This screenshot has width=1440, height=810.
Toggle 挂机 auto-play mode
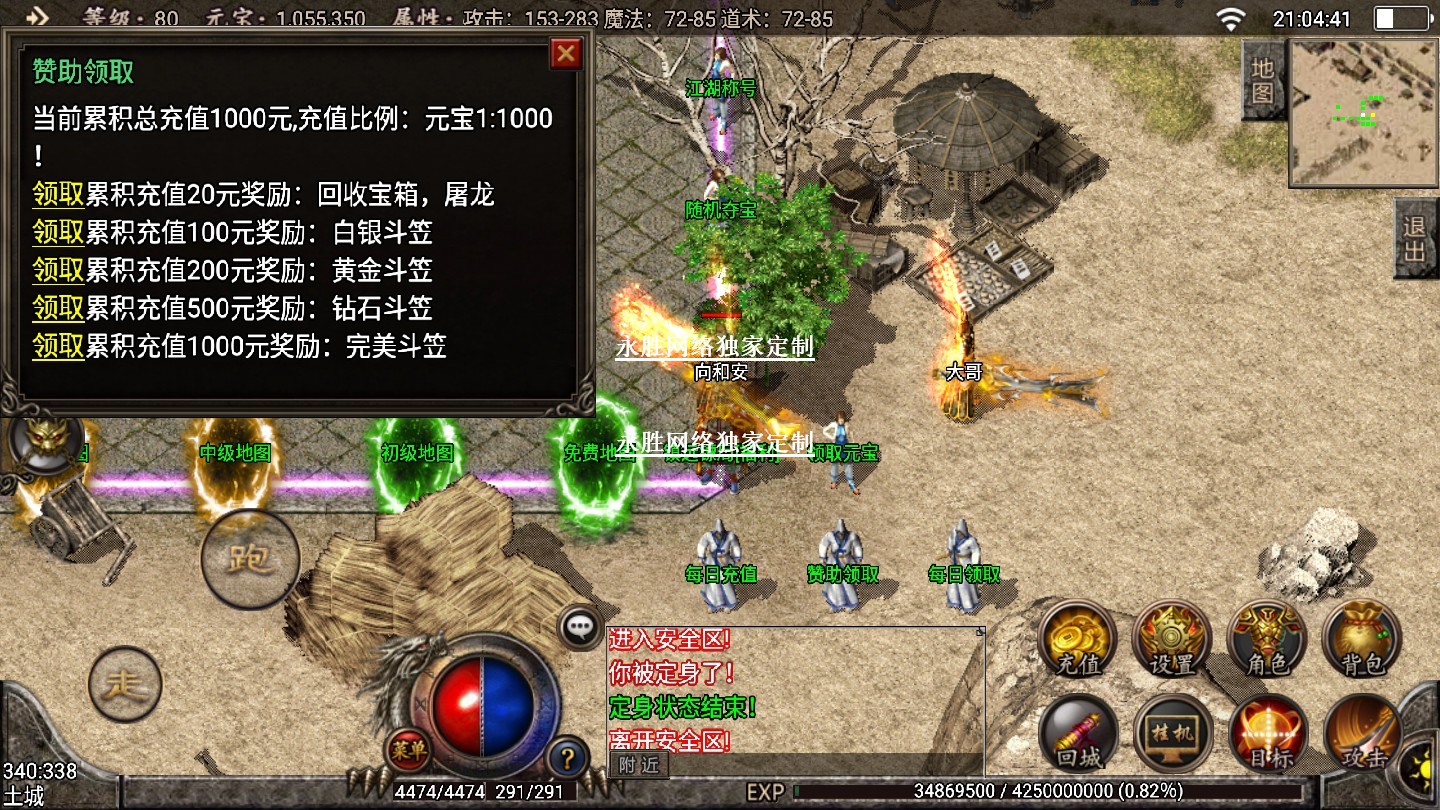tap(1172, 735)
